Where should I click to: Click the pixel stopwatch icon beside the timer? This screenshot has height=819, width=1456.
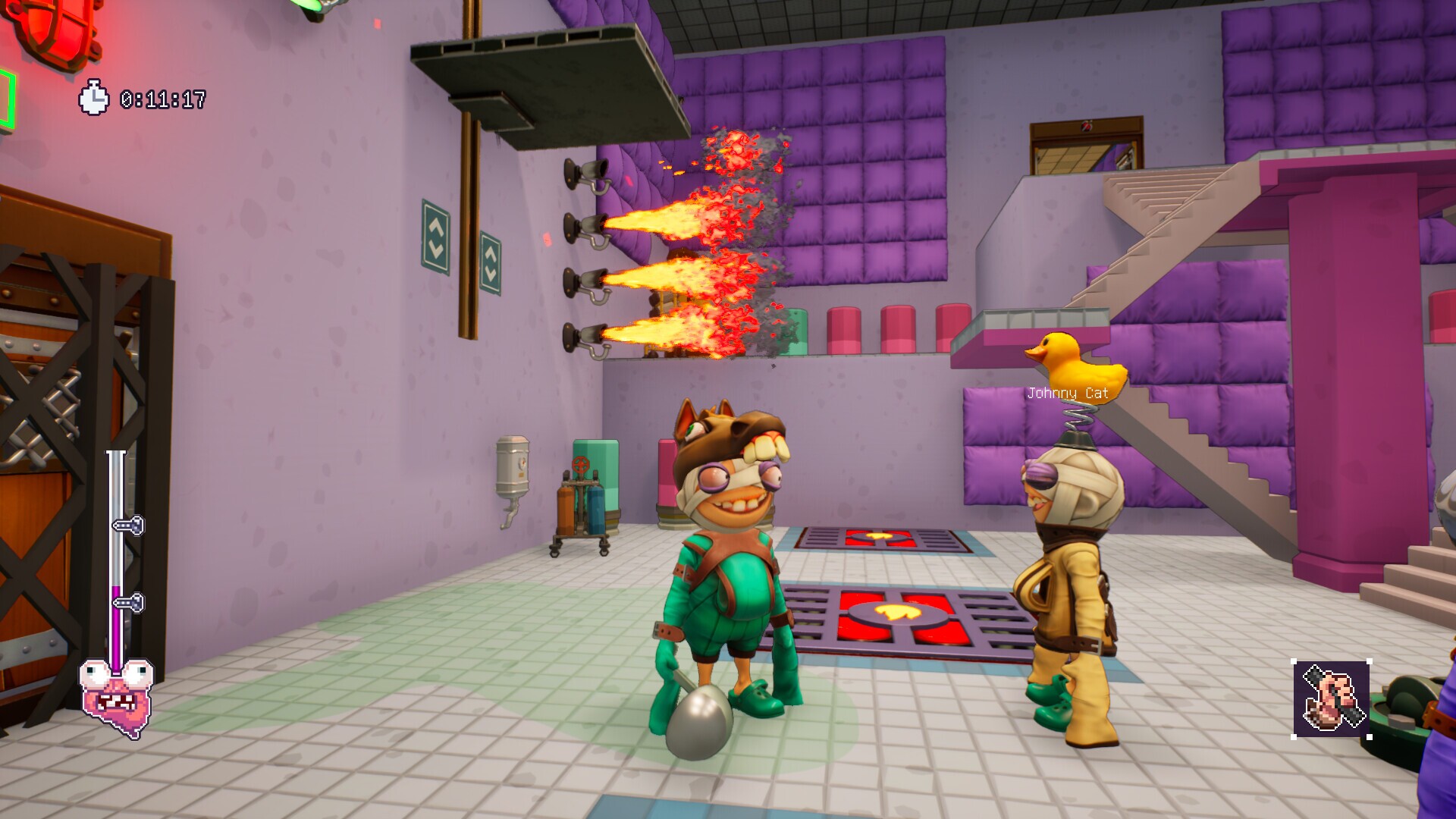point(93,97)
